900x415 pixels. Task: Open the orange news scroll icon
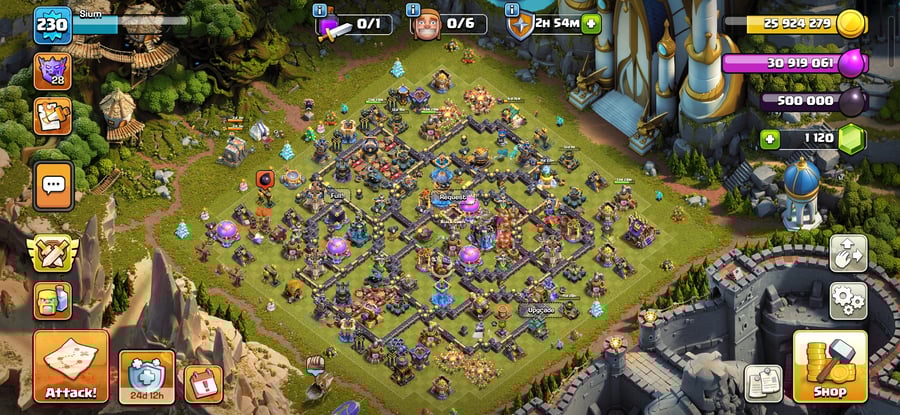coord(52,115)
